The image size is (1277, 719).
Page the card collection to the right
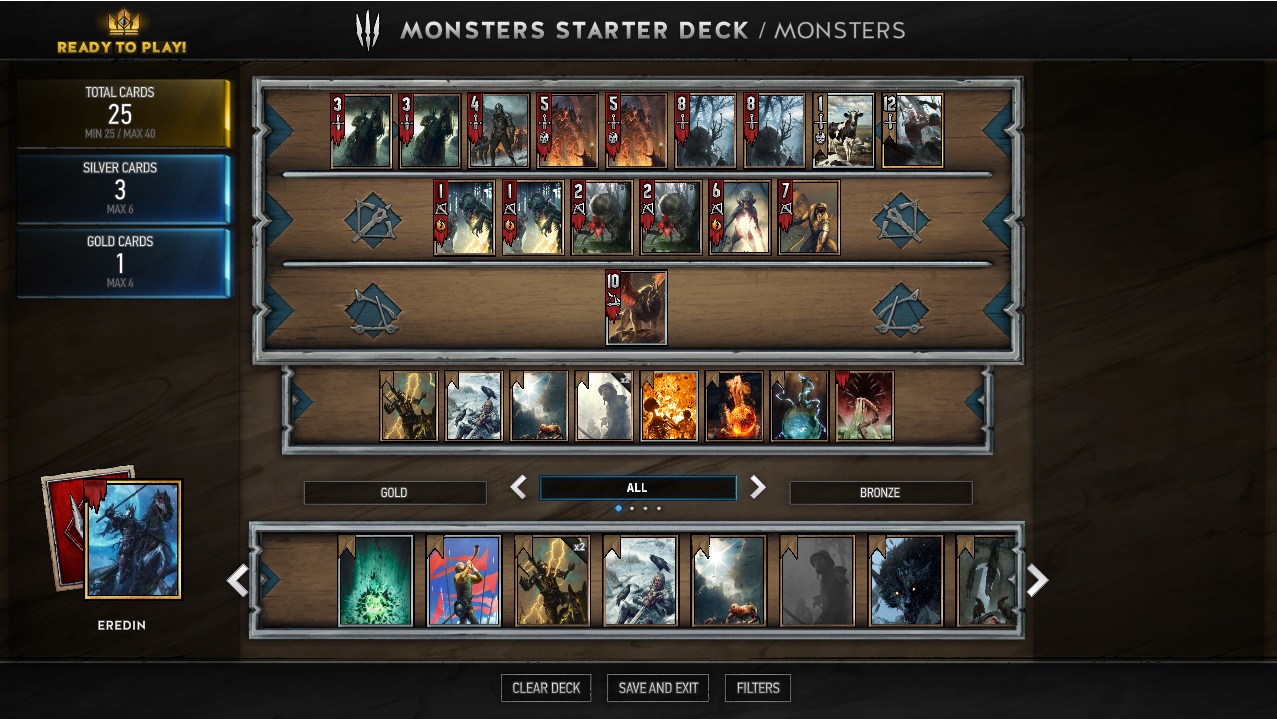[x=1037, y=580]
